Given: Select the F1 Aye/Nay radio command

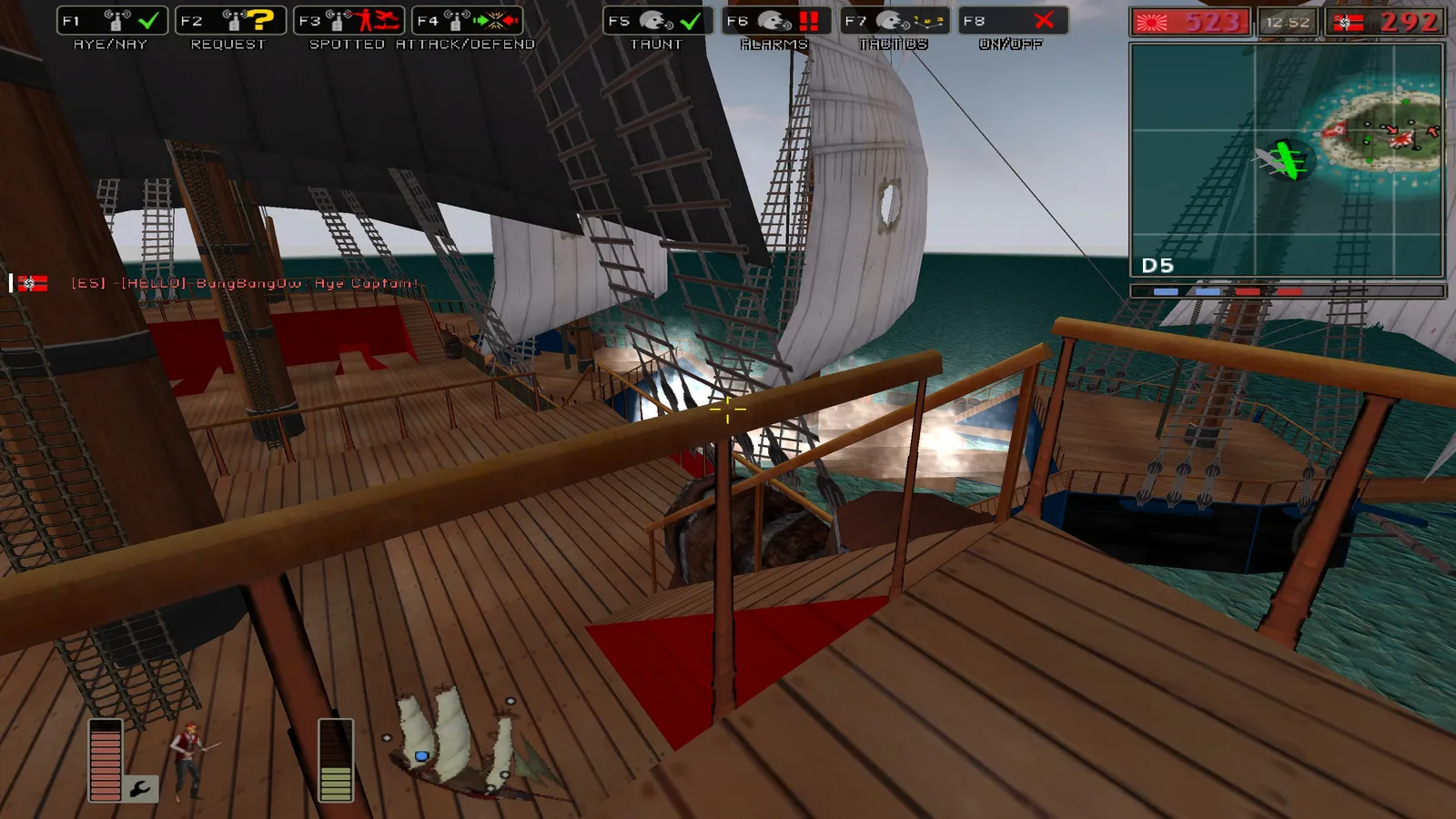Looking at the screenshot, I should click(112, 21).
